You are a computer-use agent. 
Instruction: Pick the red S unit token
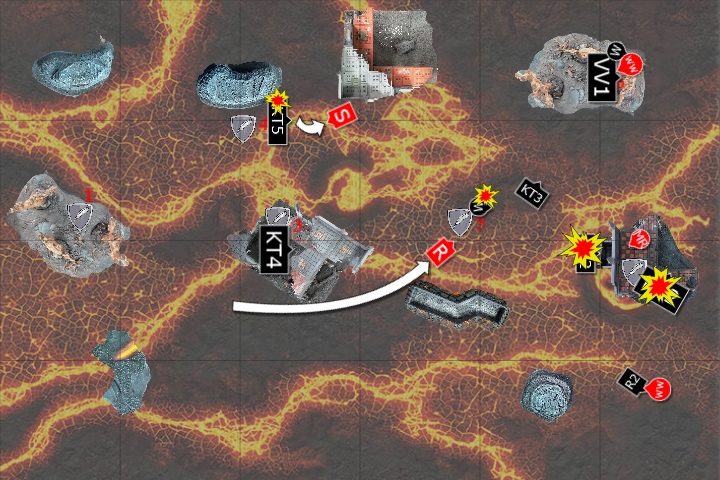(x=342, y=115)
